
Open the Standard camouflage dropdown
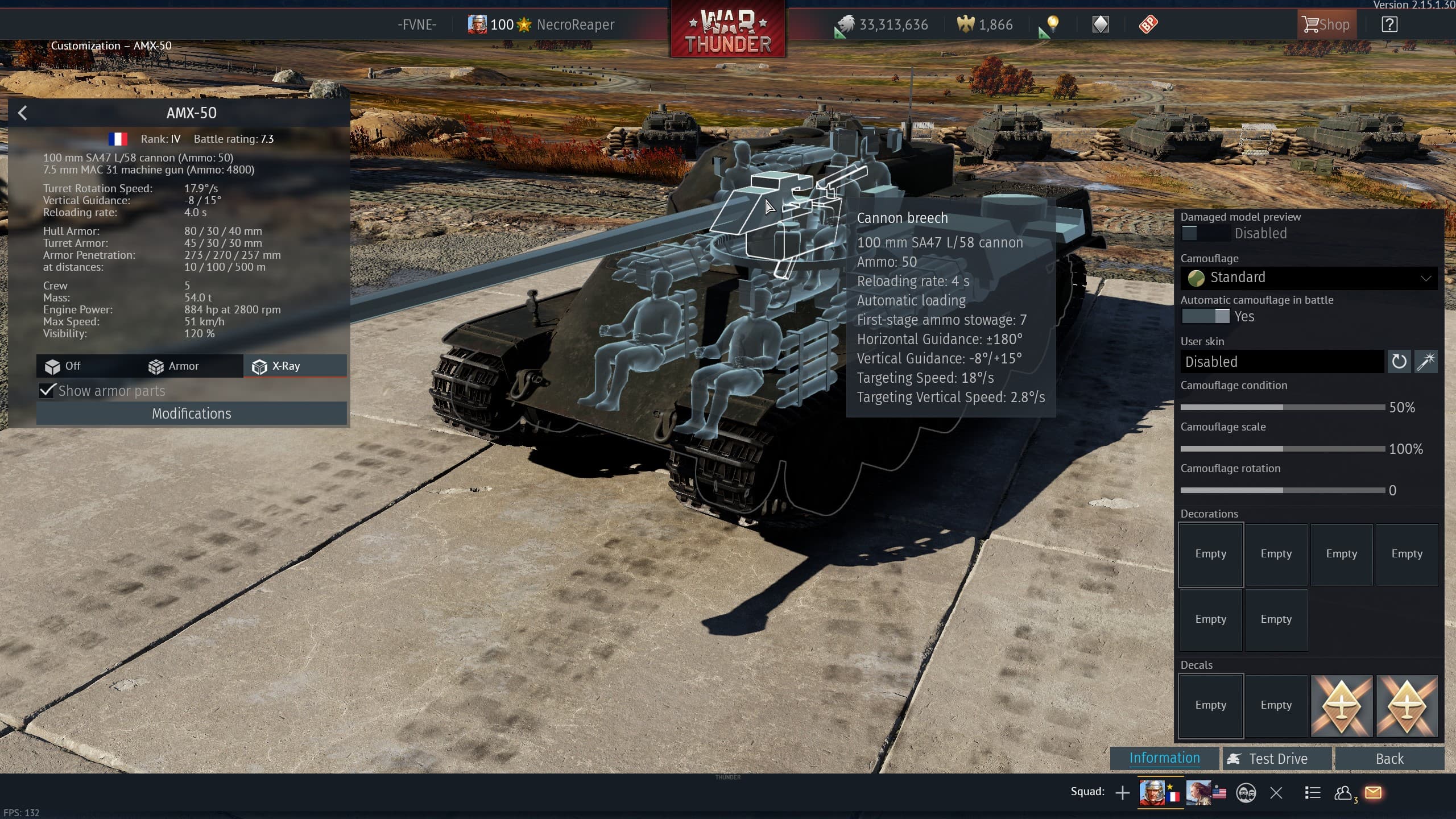pos(1308,278)
